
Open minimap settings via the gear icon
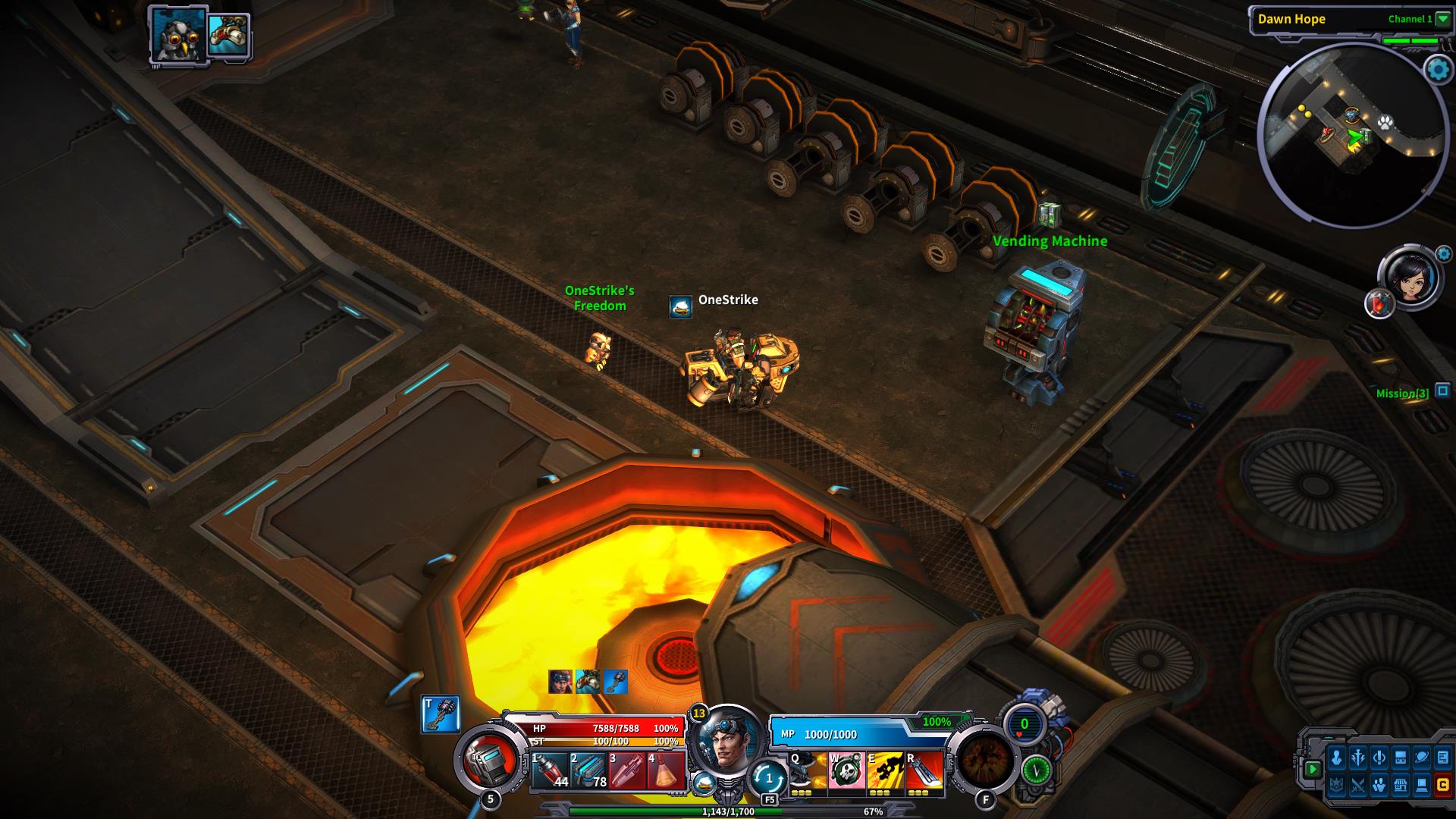point(1438,70)
